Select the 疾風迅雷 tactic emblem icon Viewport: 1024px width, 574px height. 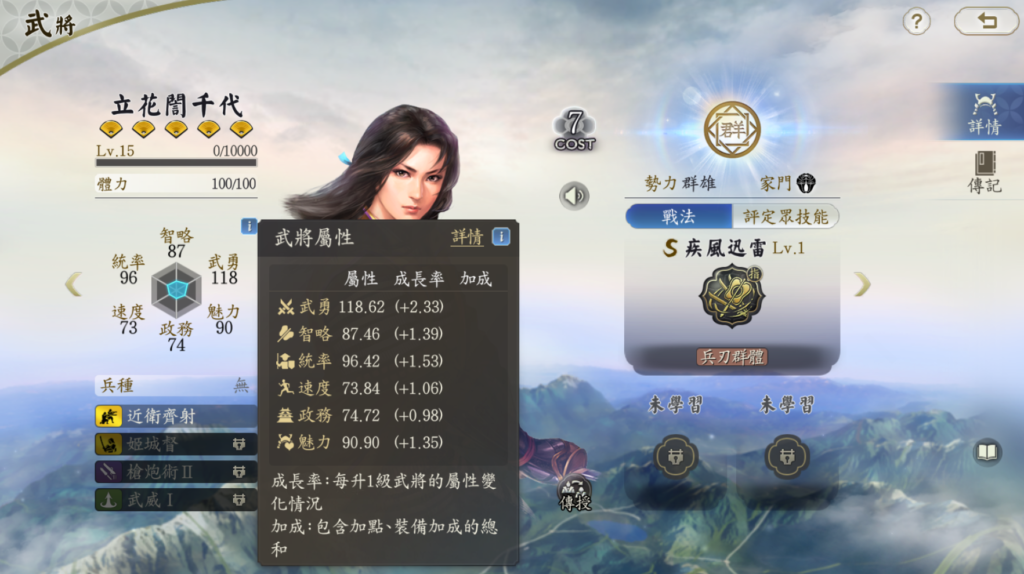tap(731, 296)
